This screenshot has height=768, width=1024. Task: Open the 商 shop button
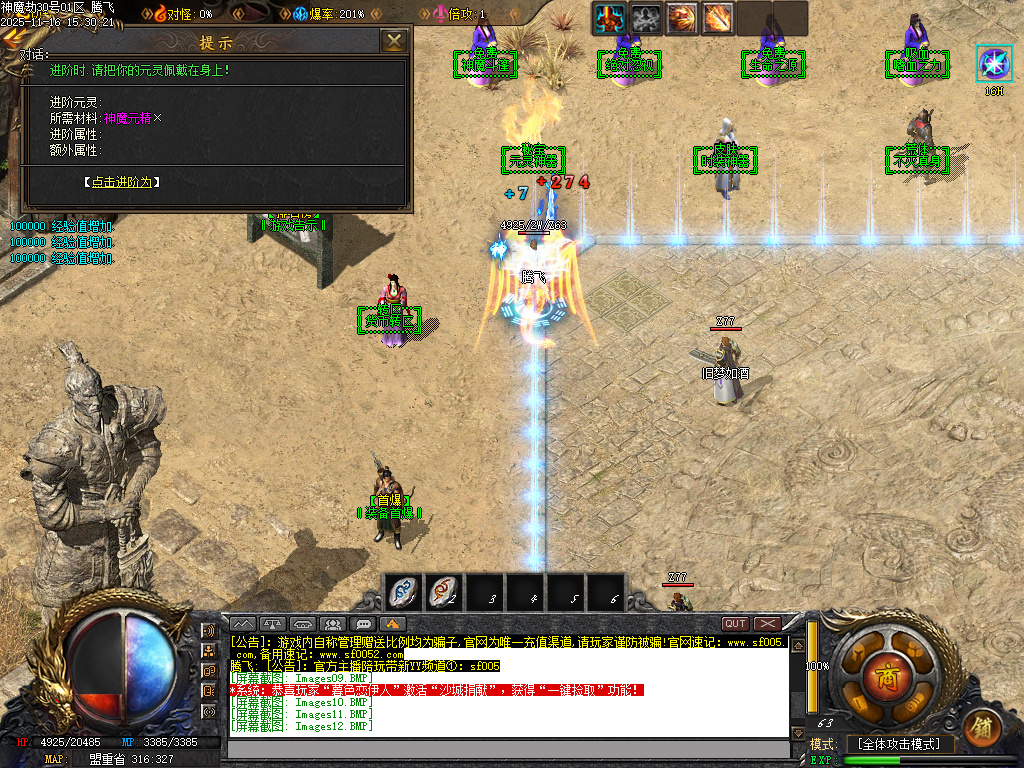coord(886,671)
